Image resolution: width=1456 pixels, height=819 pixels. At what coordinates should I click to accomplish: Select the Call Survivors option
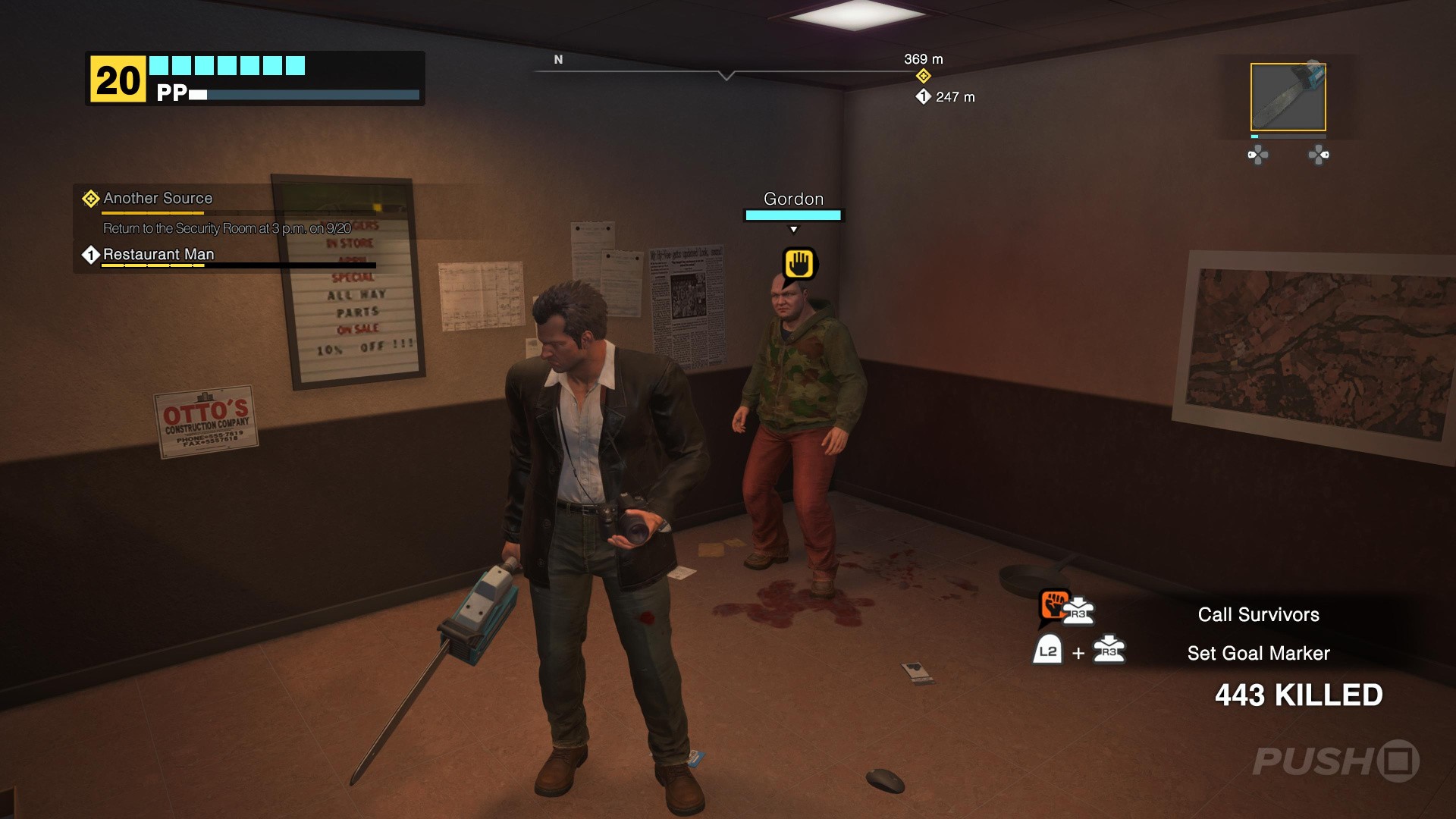click(x=1258, y=614)
